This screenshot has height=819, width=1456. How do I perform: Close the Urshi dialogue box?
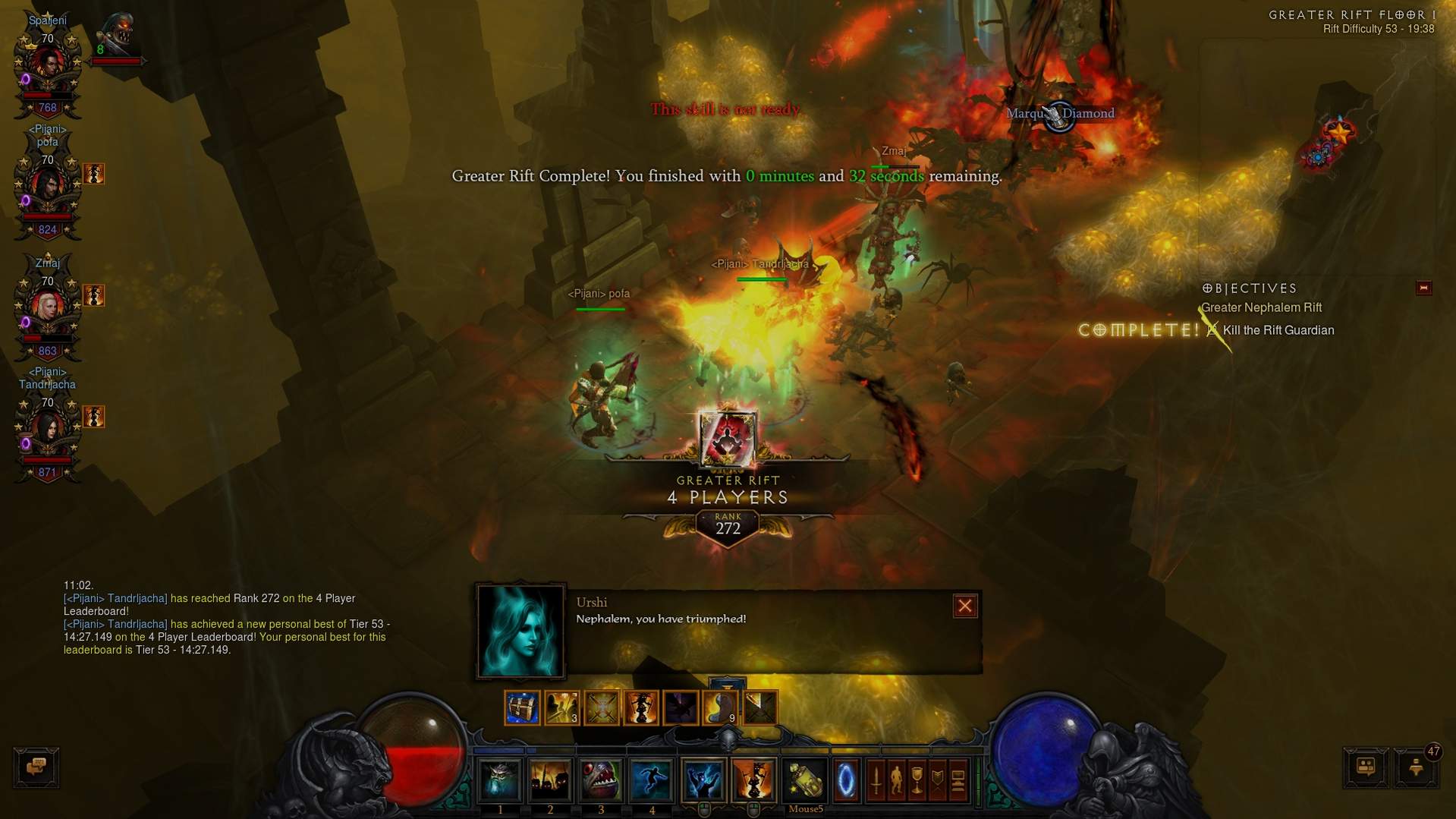point(964,606)
